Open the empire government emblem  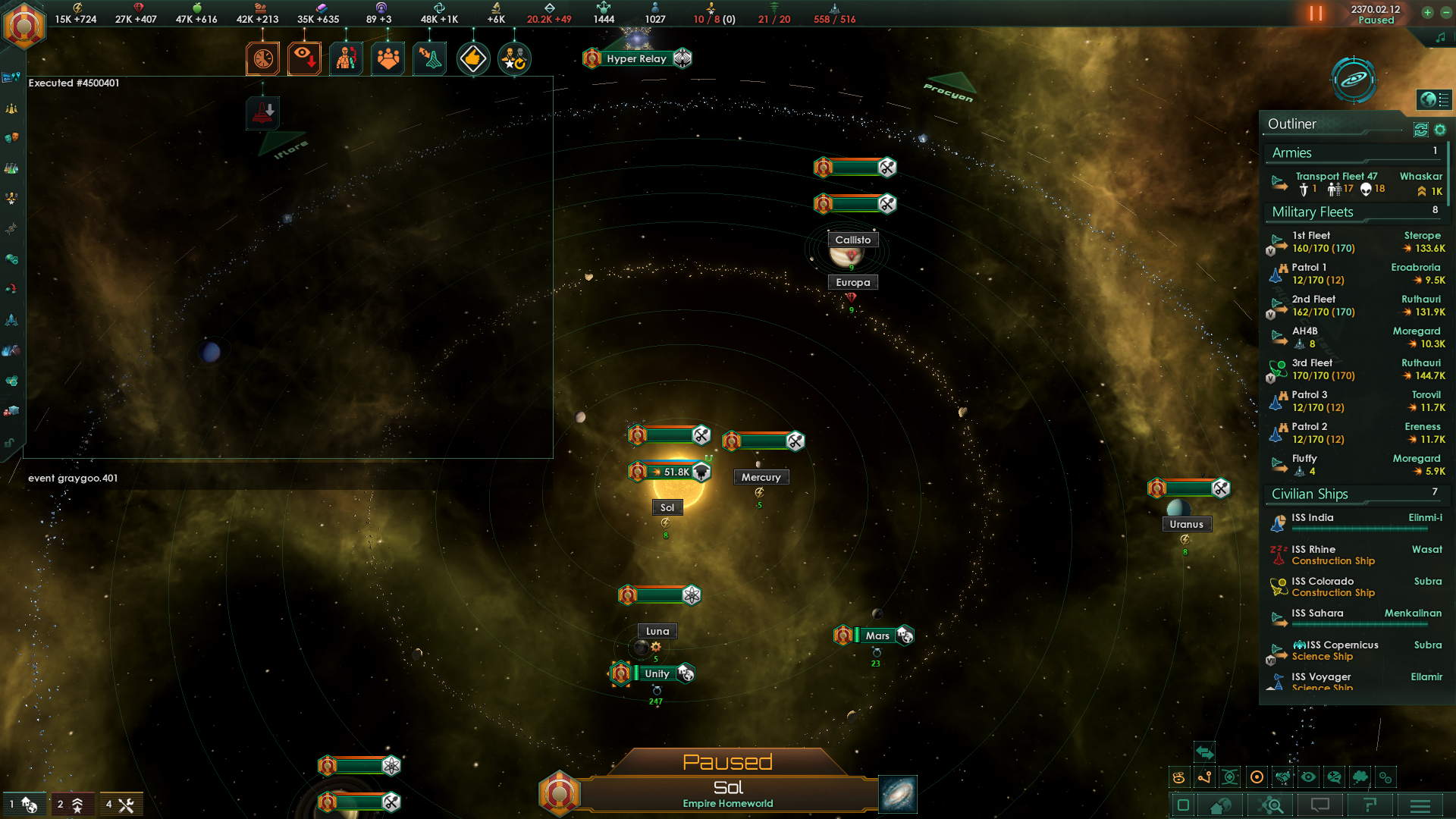point(24,26)
